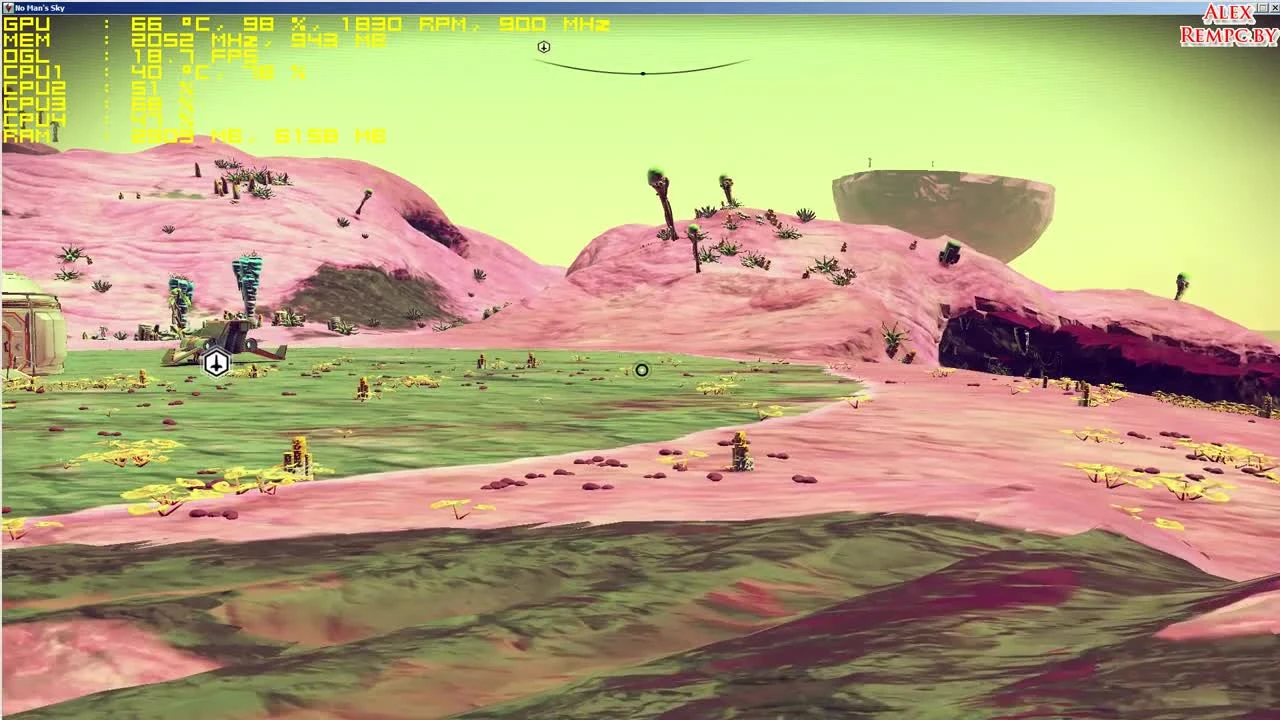Viewport: 1280px width, 720px height.
Task: Select the hexagonal starship marker on the terrain
Action: point(217,364)
